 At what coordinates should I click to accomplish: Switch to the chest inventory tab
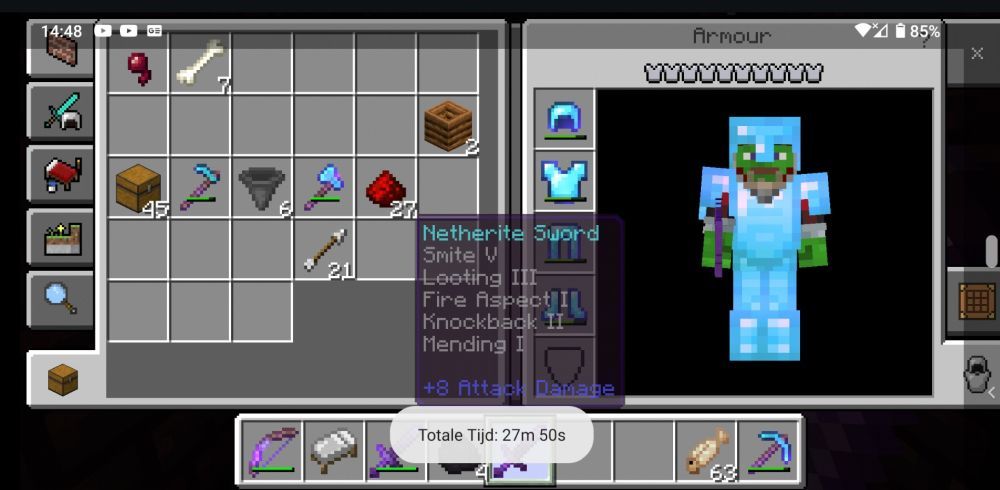pos(63,379)
